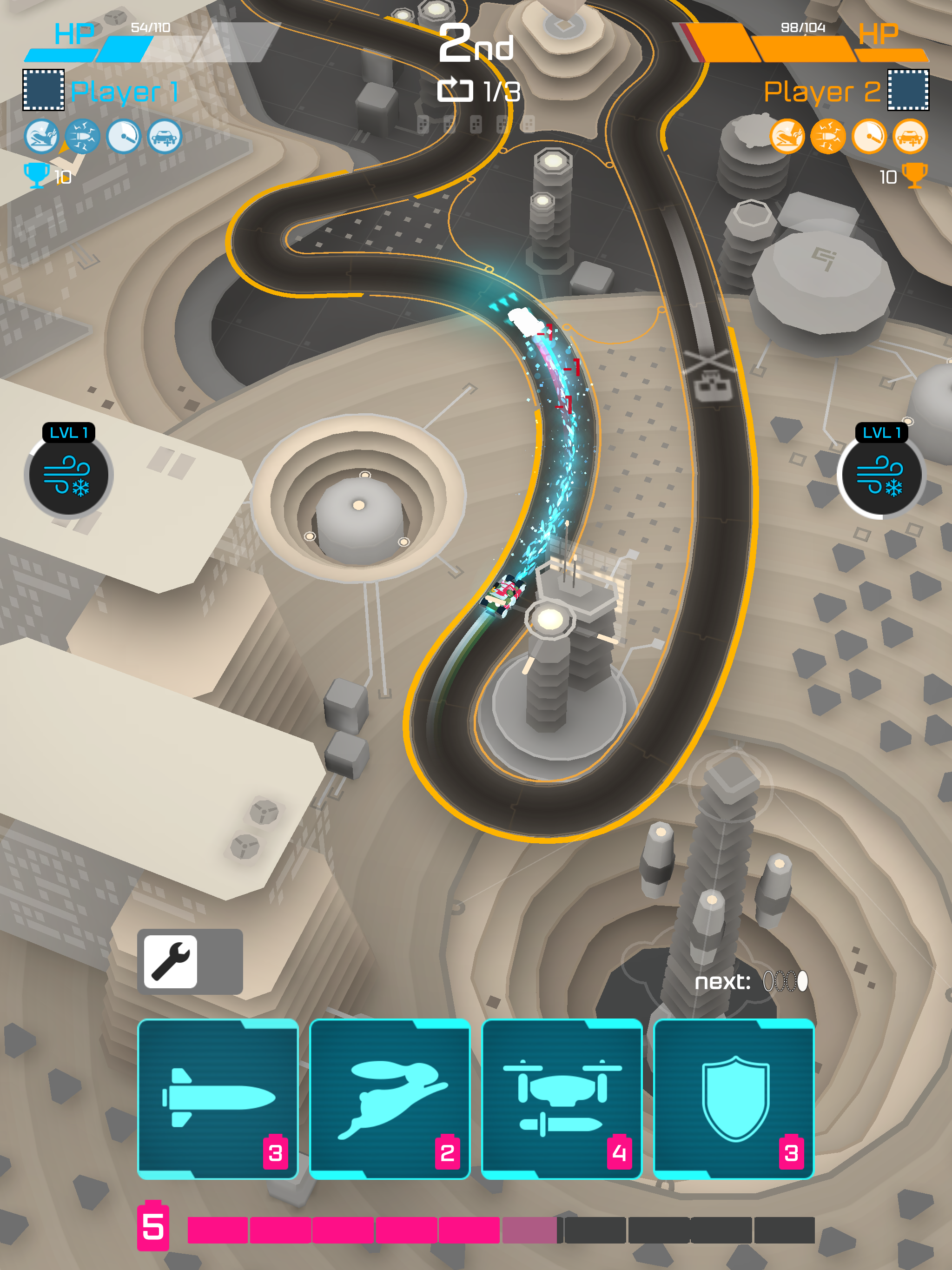View Player 2's orange car-plus perk icon
Image resolution: width=952 pixels, height=1270 pixels.
(910, 137)
